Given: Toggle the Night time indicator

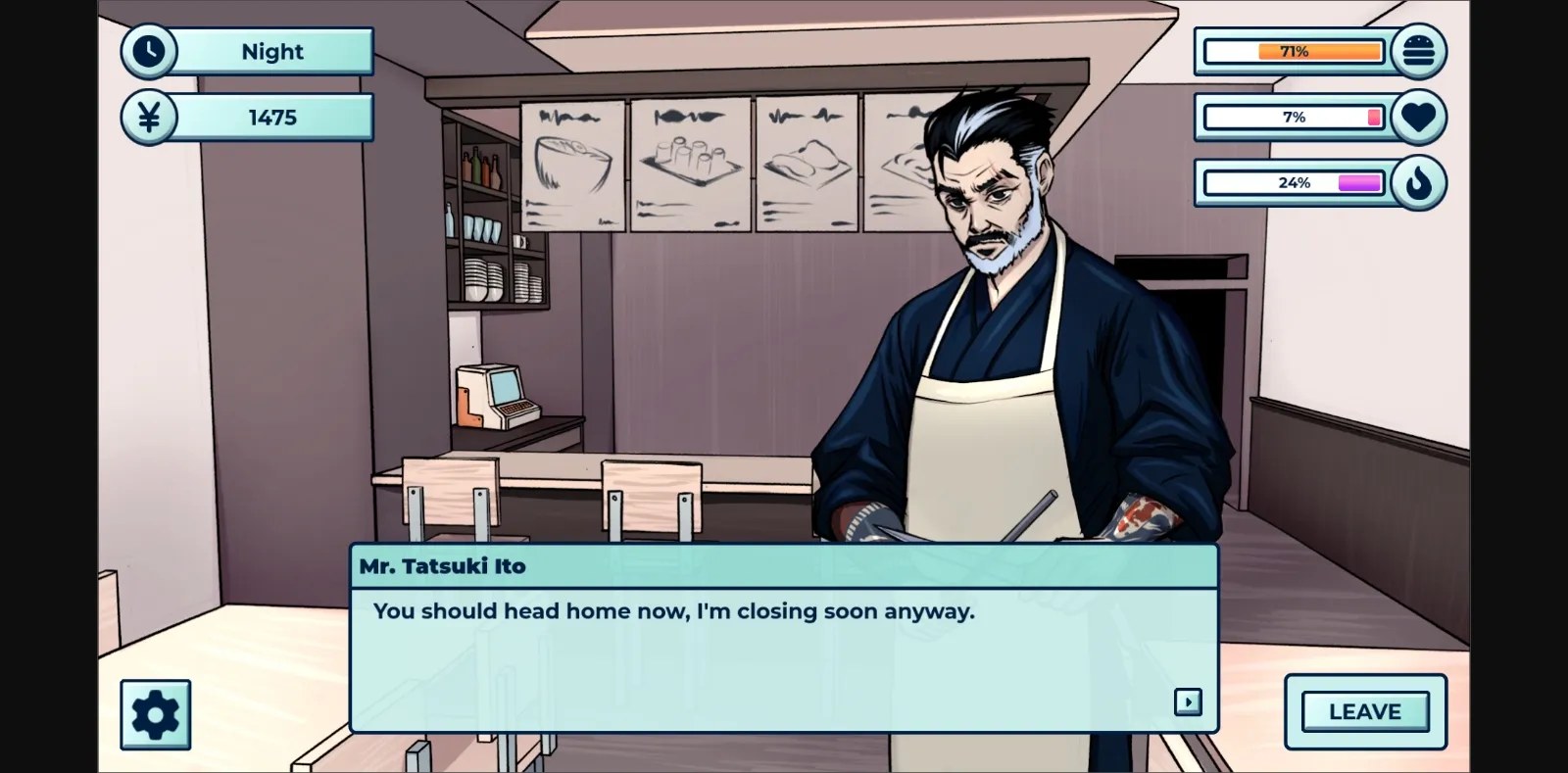Looking at the screenshot, I should (x=272, y=52).
